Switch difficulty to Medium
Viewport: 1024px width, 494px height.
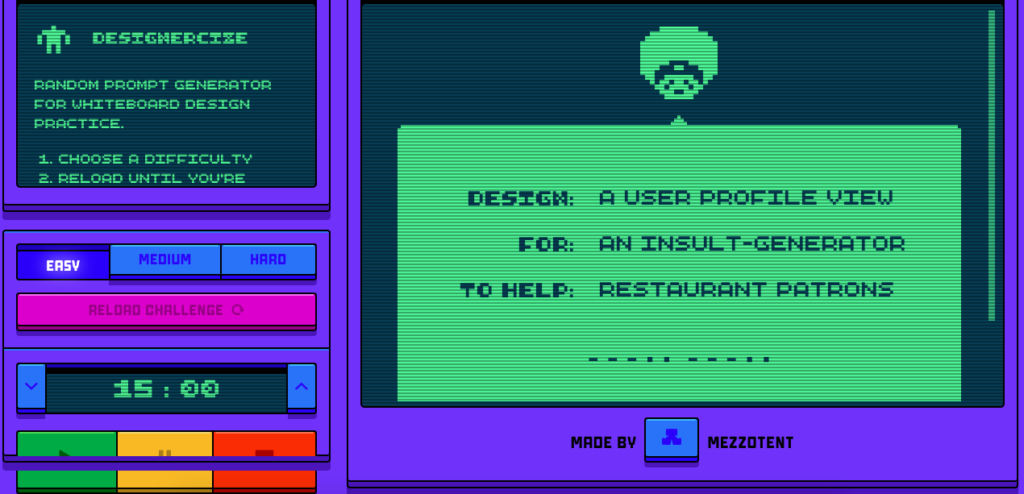click(165, 260)
